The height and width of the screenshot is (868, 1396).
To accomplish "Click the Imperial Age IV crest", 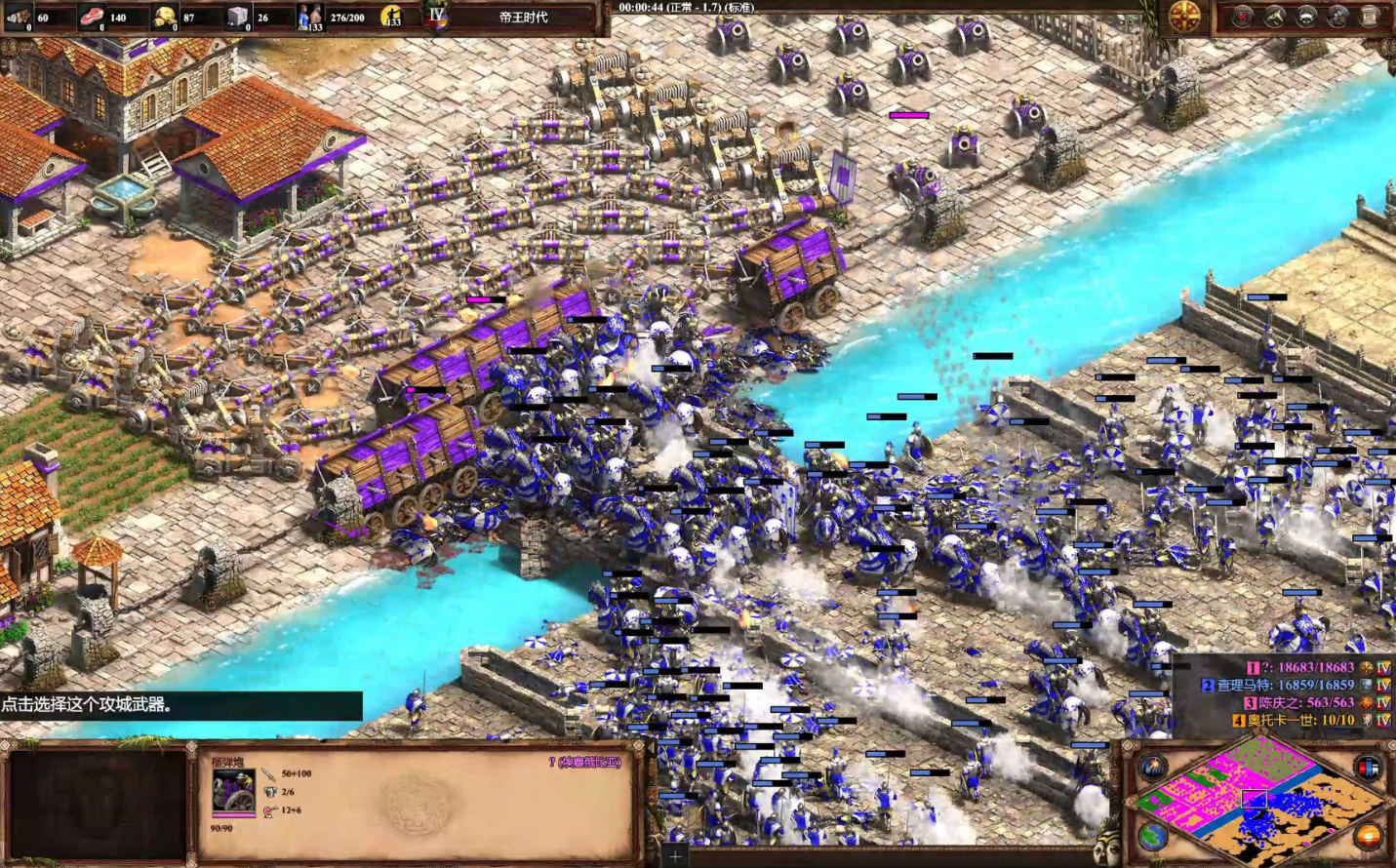I will coord(436,17).
